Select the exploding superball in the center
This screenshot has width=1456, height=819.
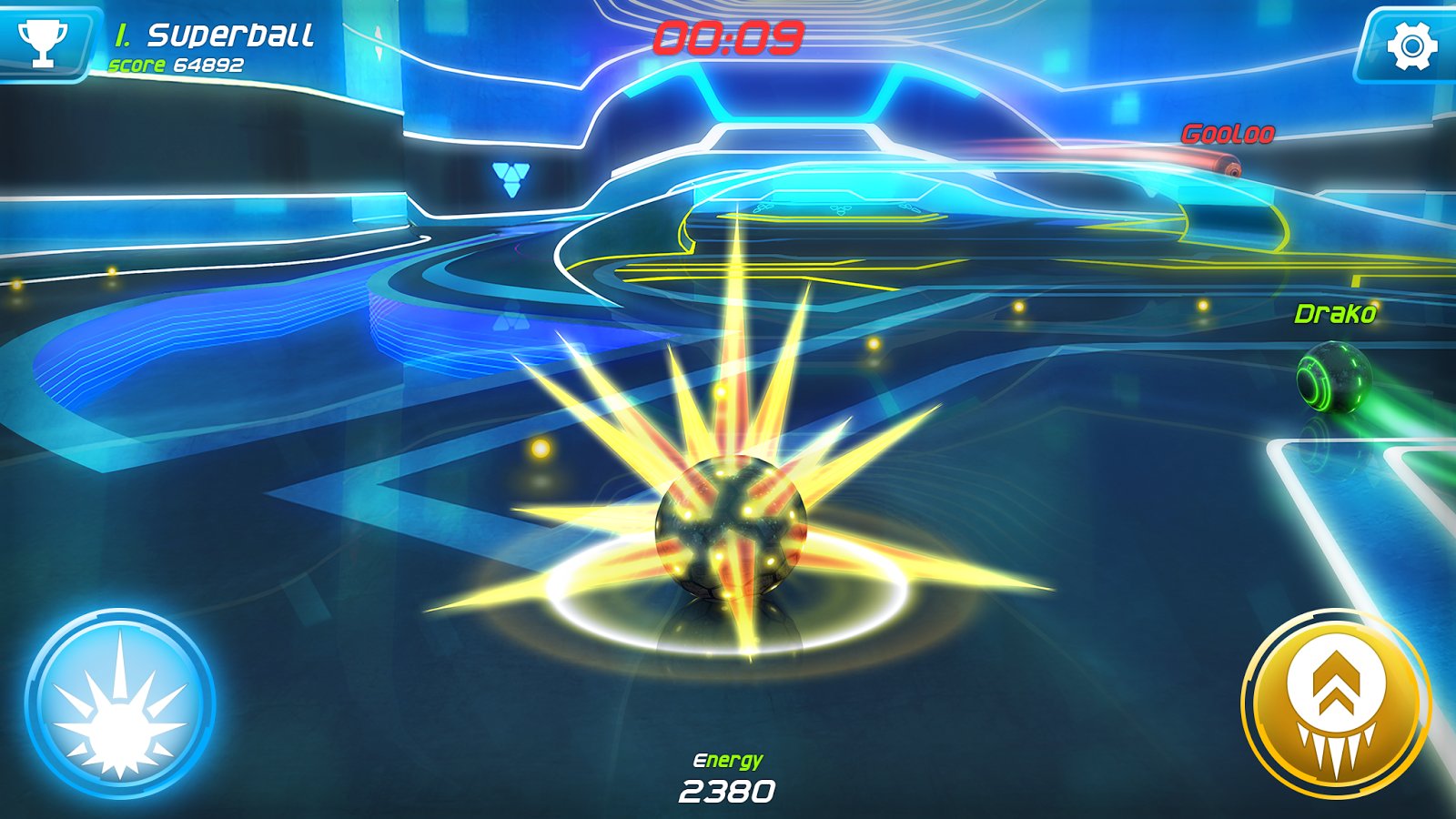click(728, 528)
